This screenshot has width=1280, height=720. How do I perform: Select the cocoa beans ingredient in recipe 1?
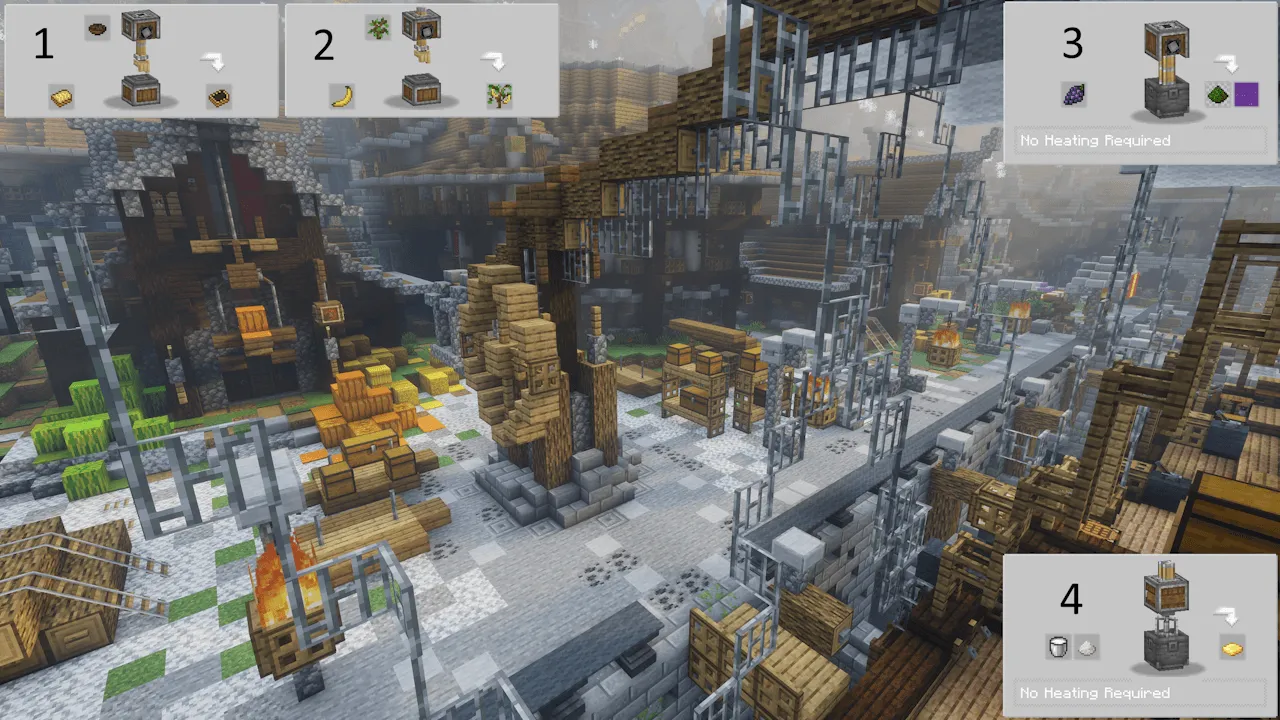pyautogui.click(x=96, y=30)
